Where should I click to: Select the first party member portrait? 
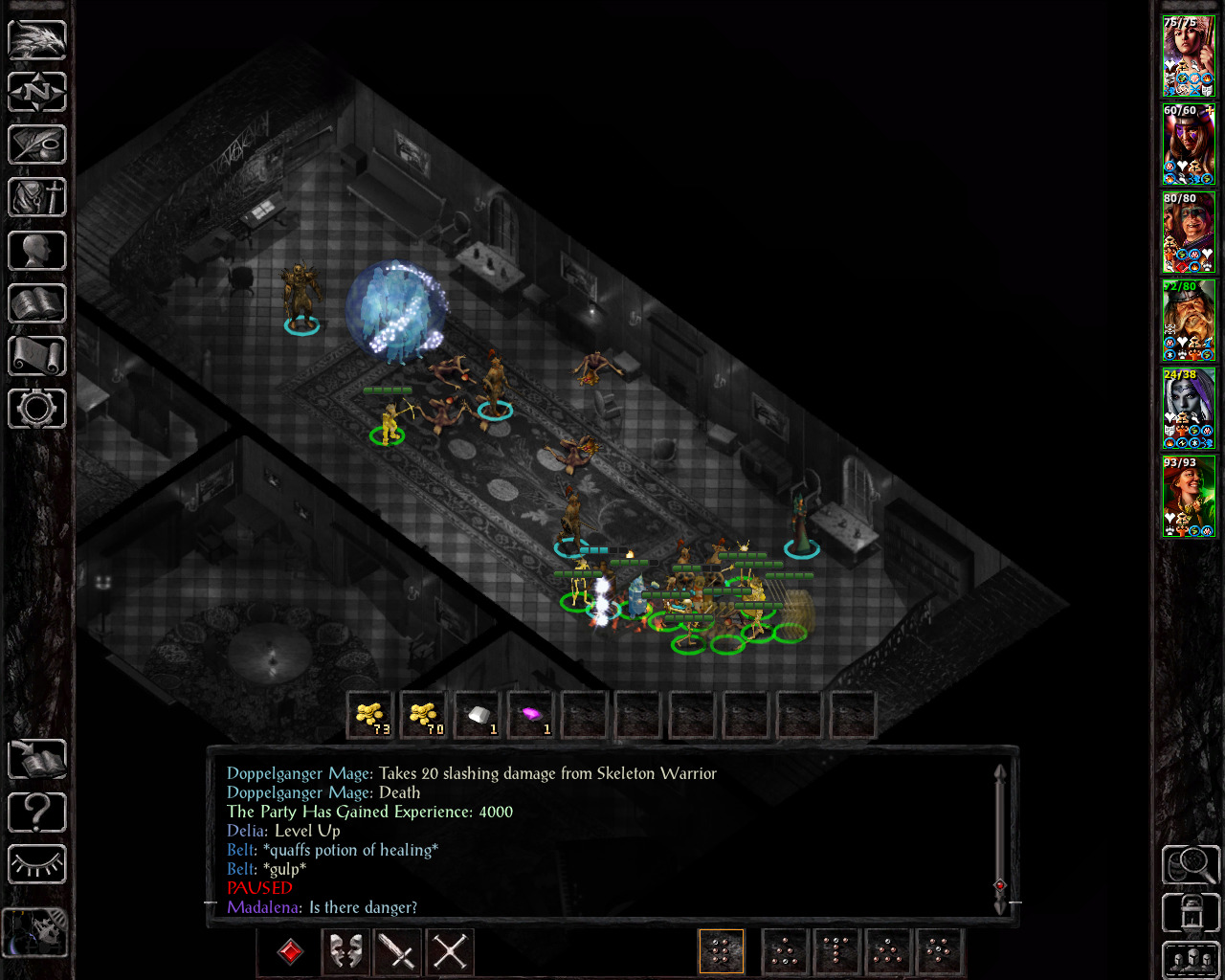pos(1189,56)
